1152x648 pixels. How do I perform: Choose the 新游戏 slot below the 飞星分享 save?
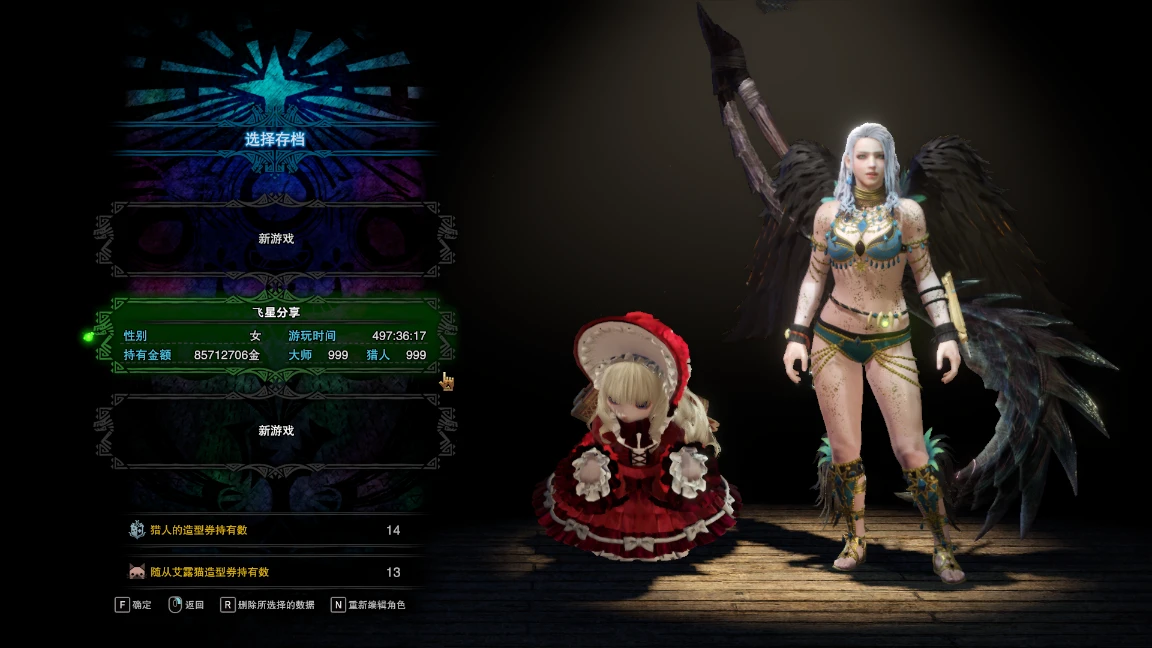click(x=275, y=431)
